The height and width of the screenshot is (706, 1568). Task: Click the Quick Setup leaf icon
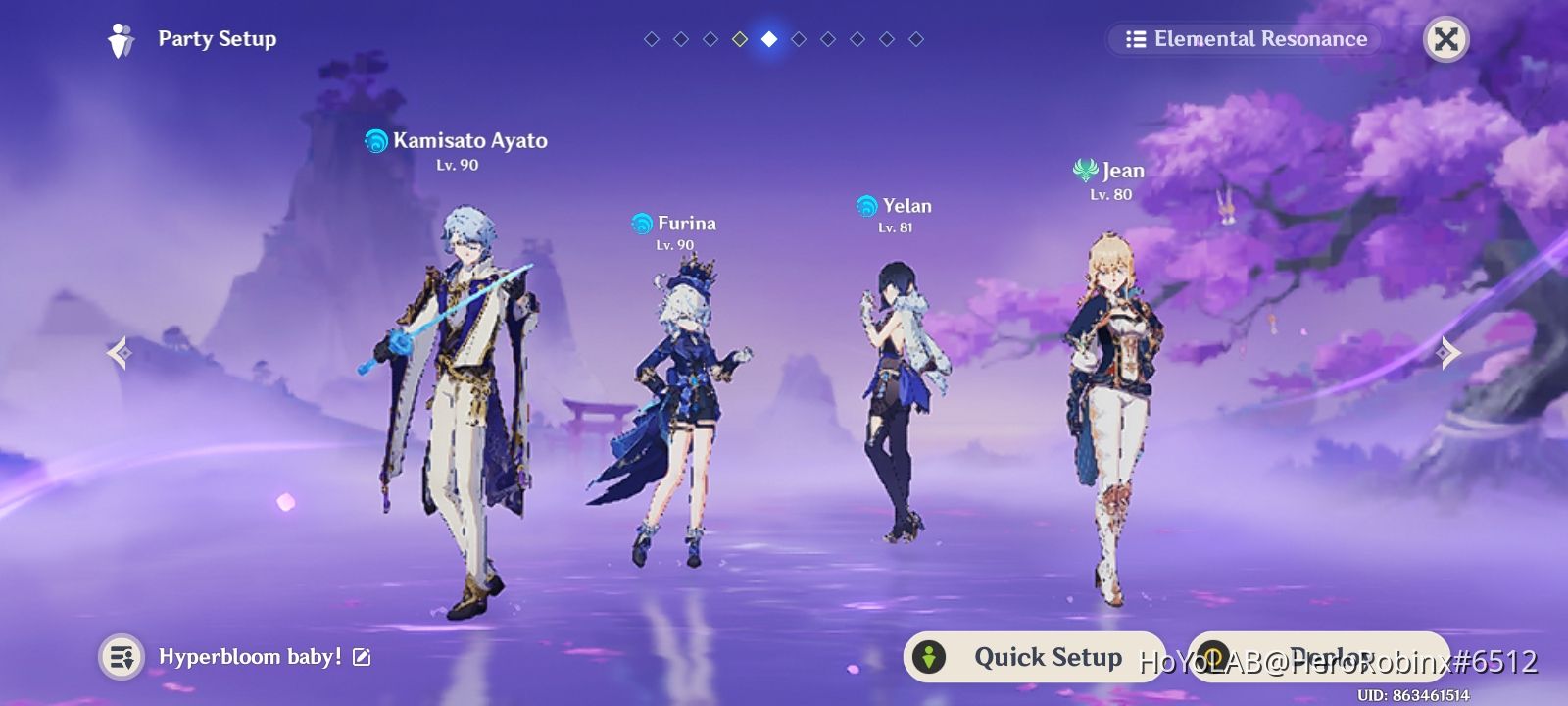929,657
